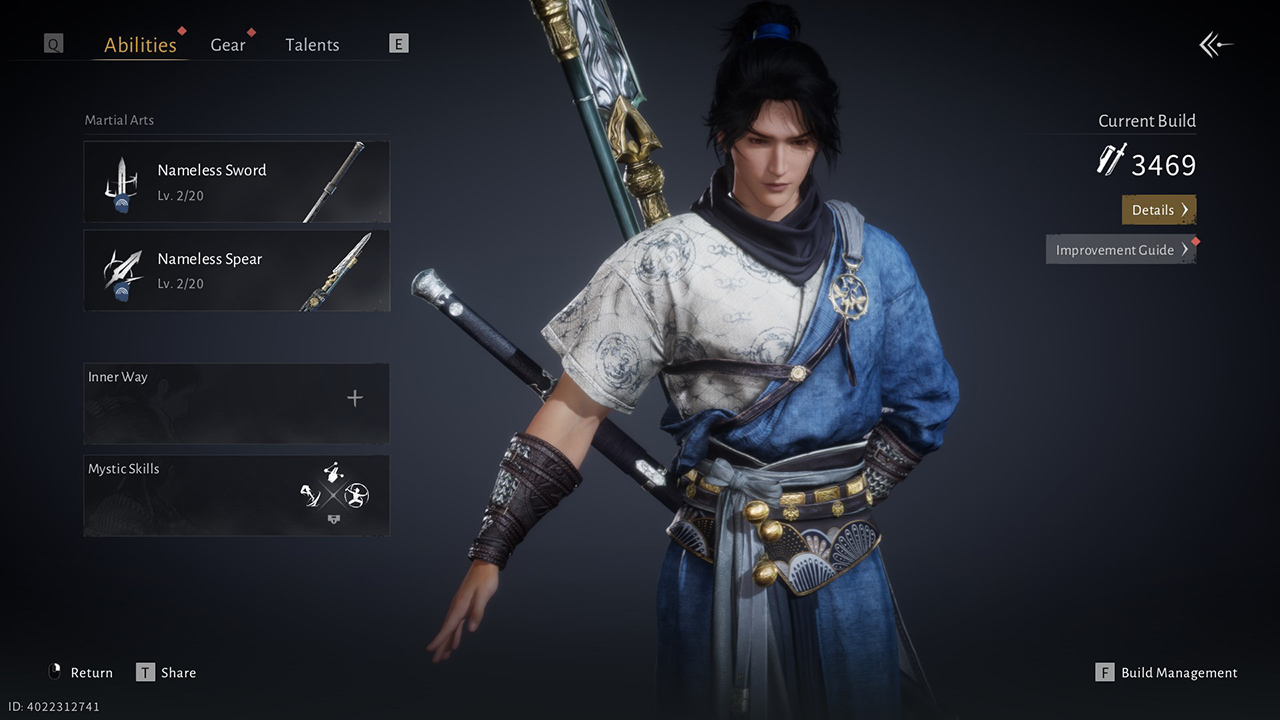
Task: Click the small icon below the mystic skills
Action: (333, 519)
